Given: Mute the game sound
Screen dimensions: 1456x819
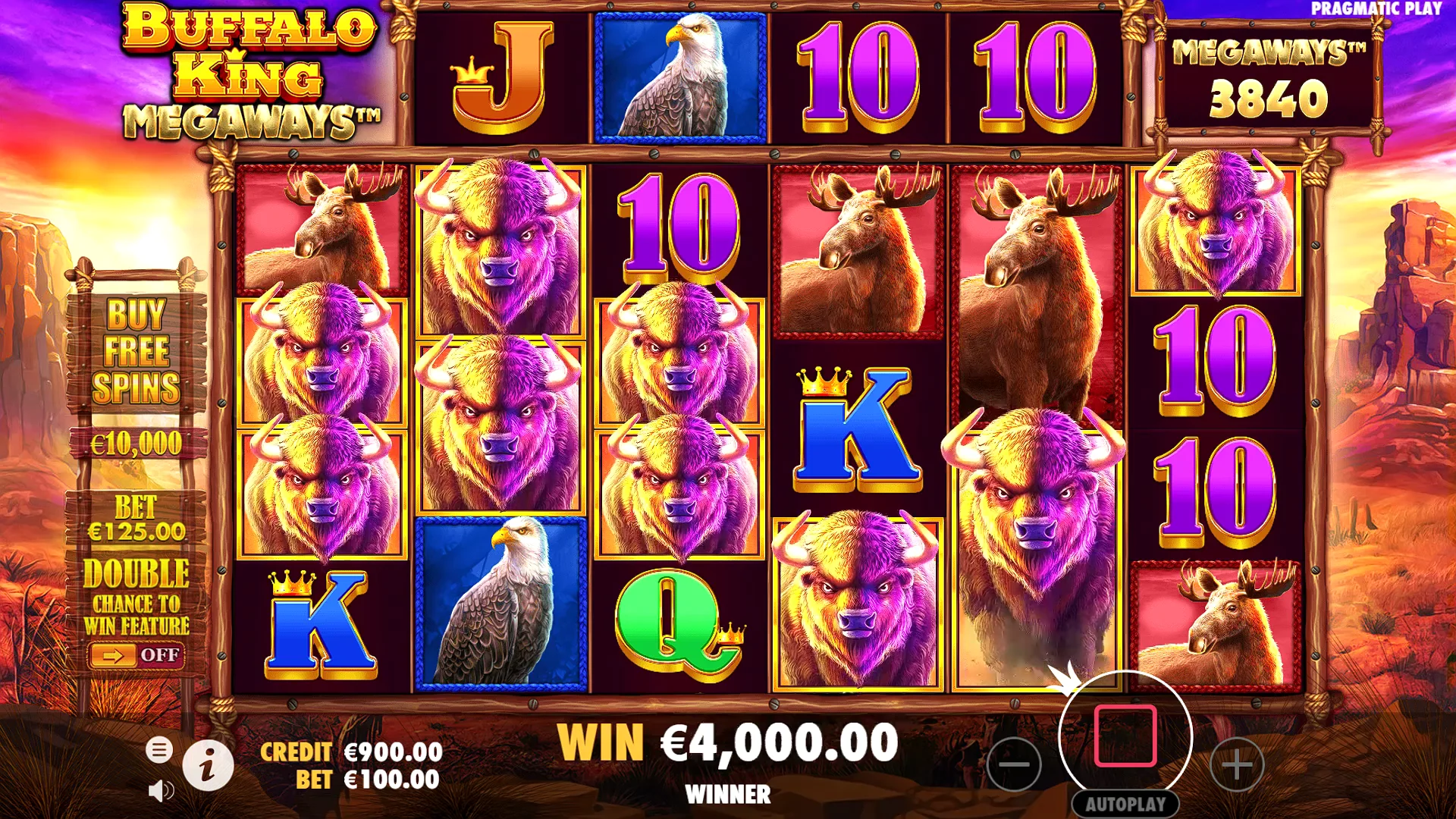Looking at the screenshot, I should tap(160, 791).
